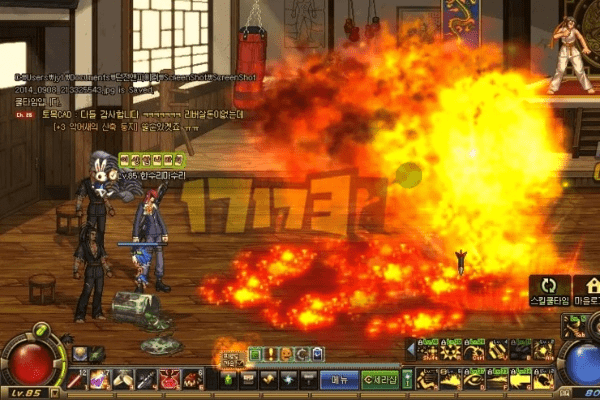This screenshot has height=400, width=600.
Task: Return to town with the house button
Action: click(585, 290)
